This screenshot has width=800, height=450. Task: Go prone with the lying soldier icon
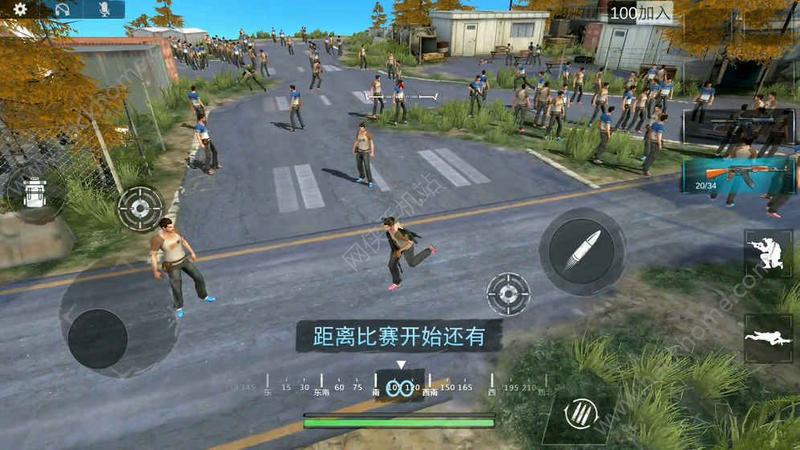point(768,338)
